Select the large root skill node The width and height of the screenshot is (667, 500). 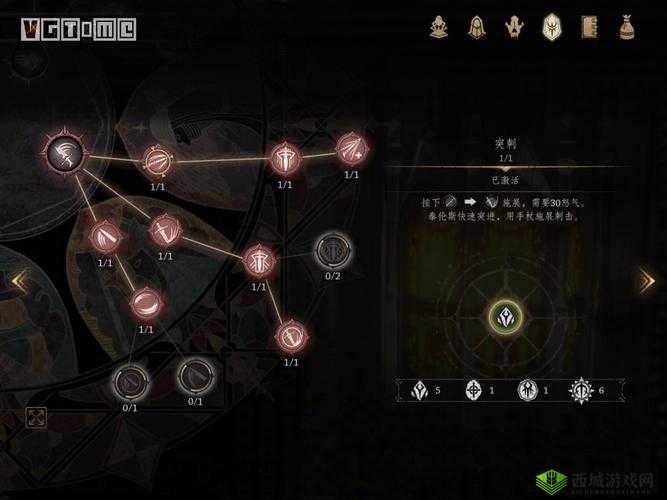[x=63, y=153]
